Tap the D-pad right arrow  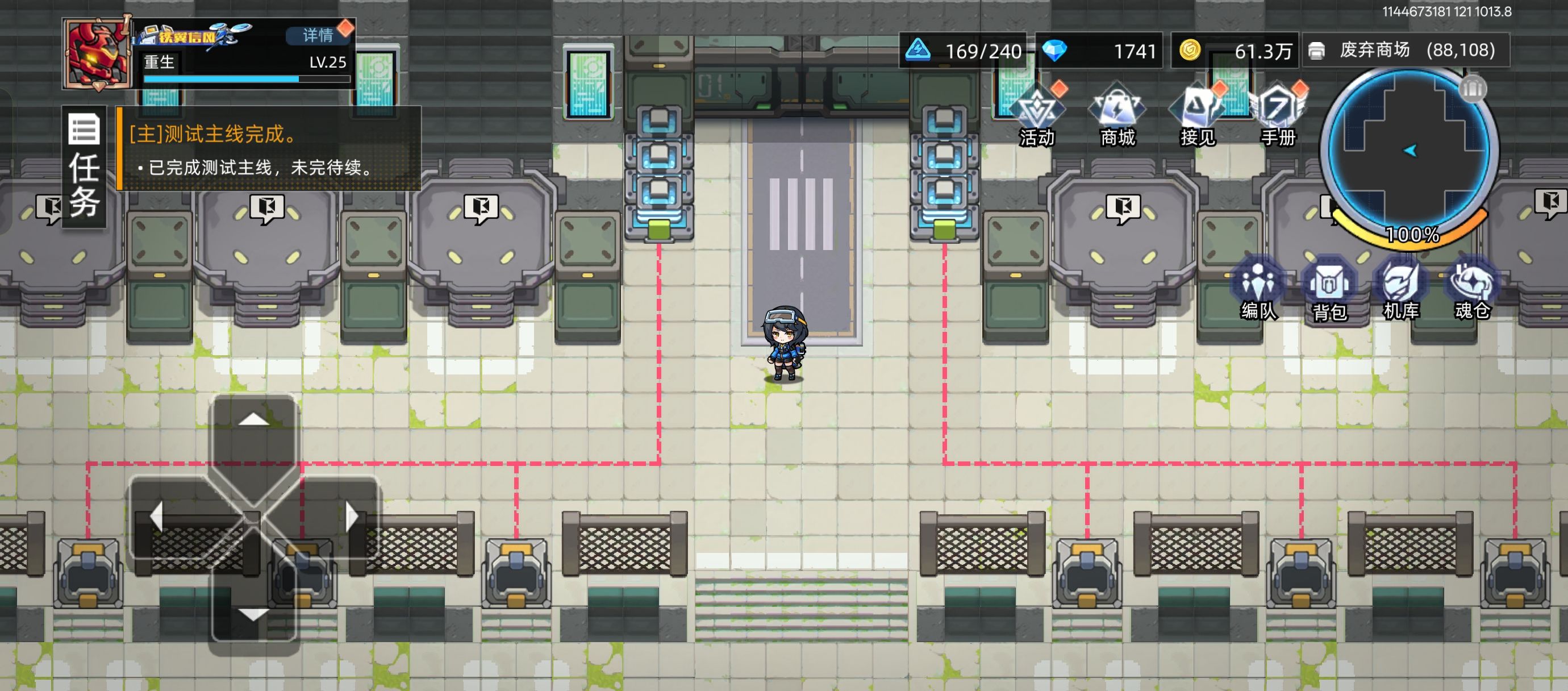point(351,517)
